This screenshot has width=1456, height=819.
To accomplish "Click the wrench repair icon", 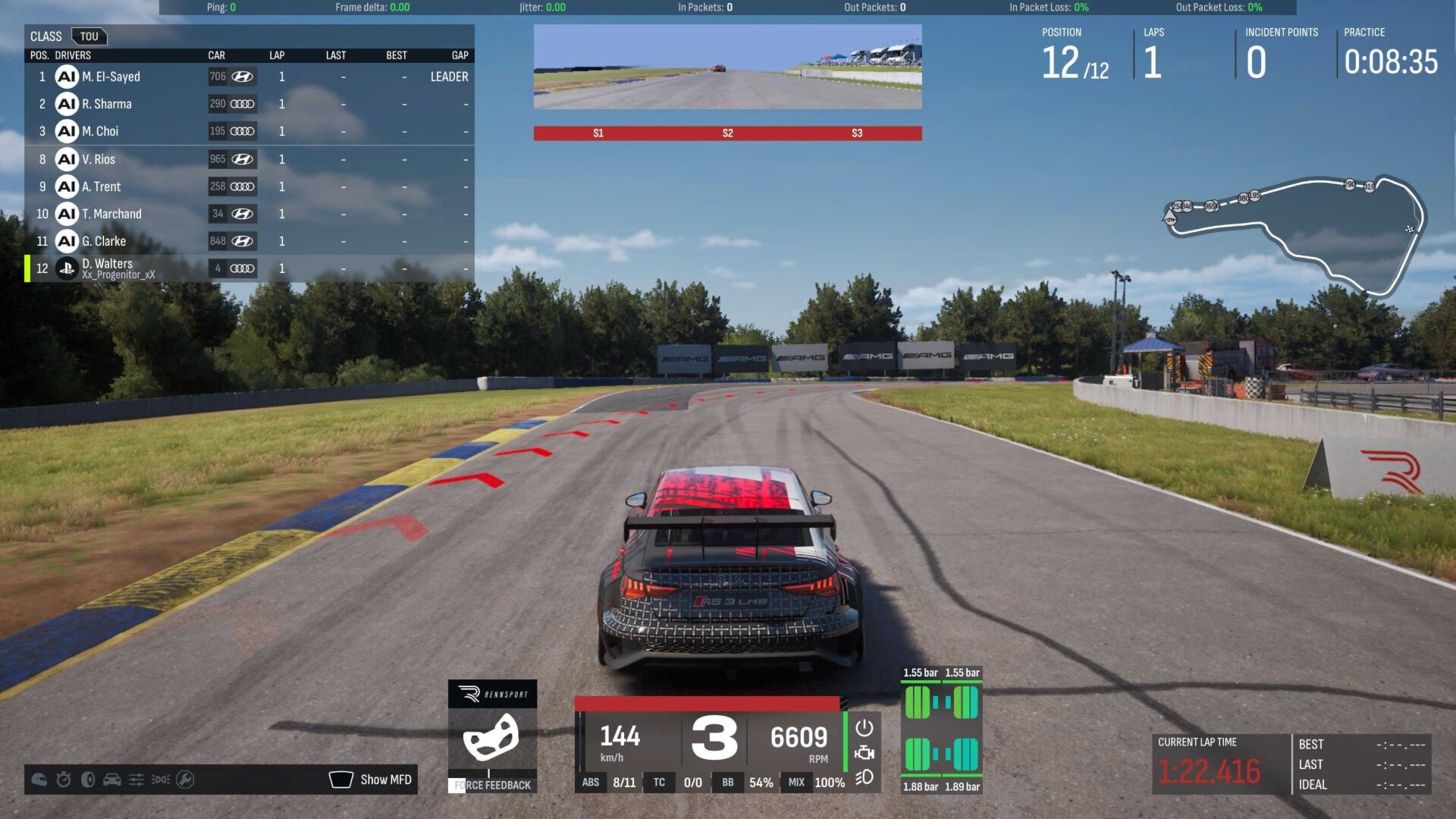I will click(184, 780).
